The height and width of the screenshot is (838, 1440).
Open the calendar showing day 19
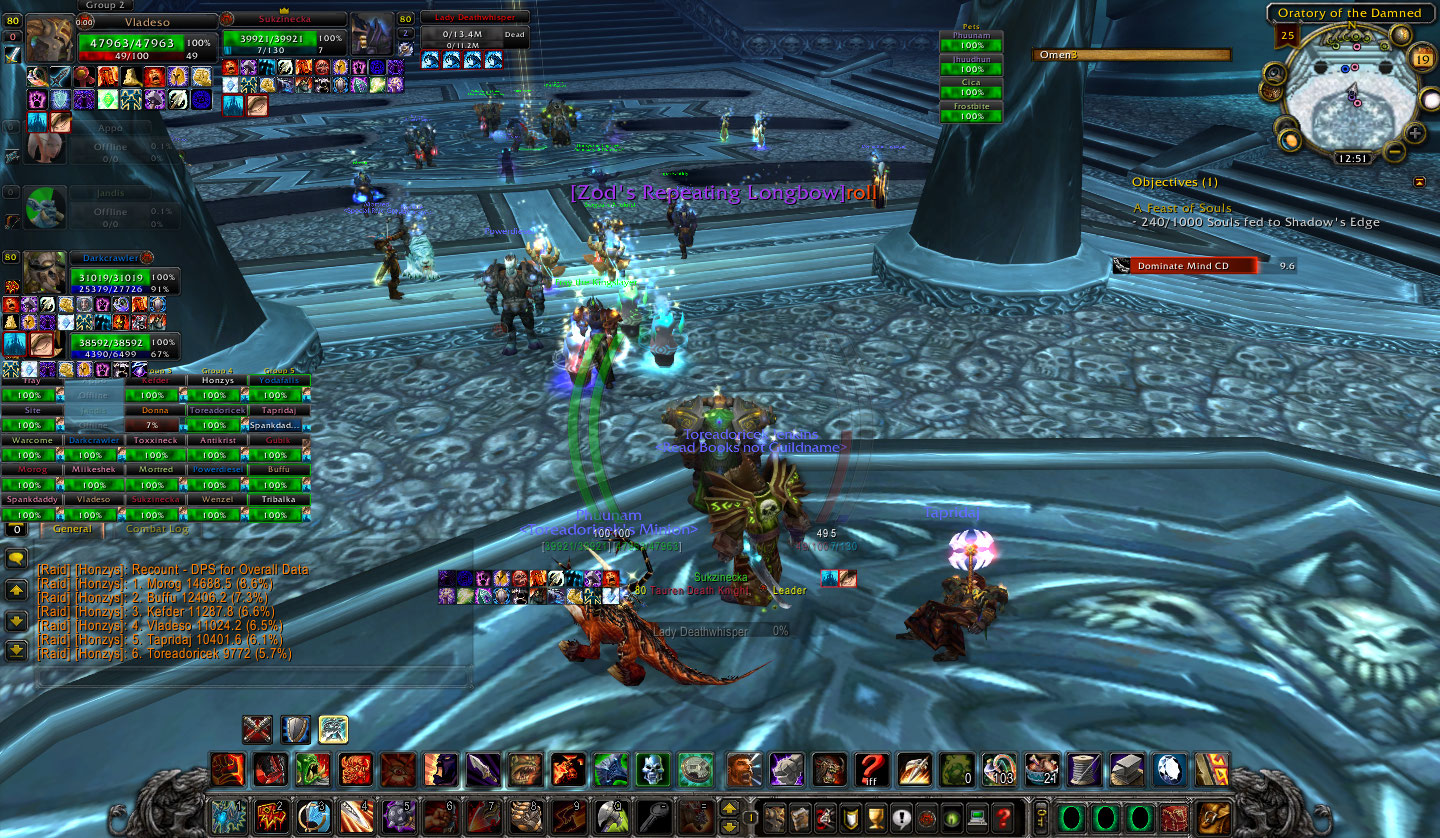[1422, 60]
